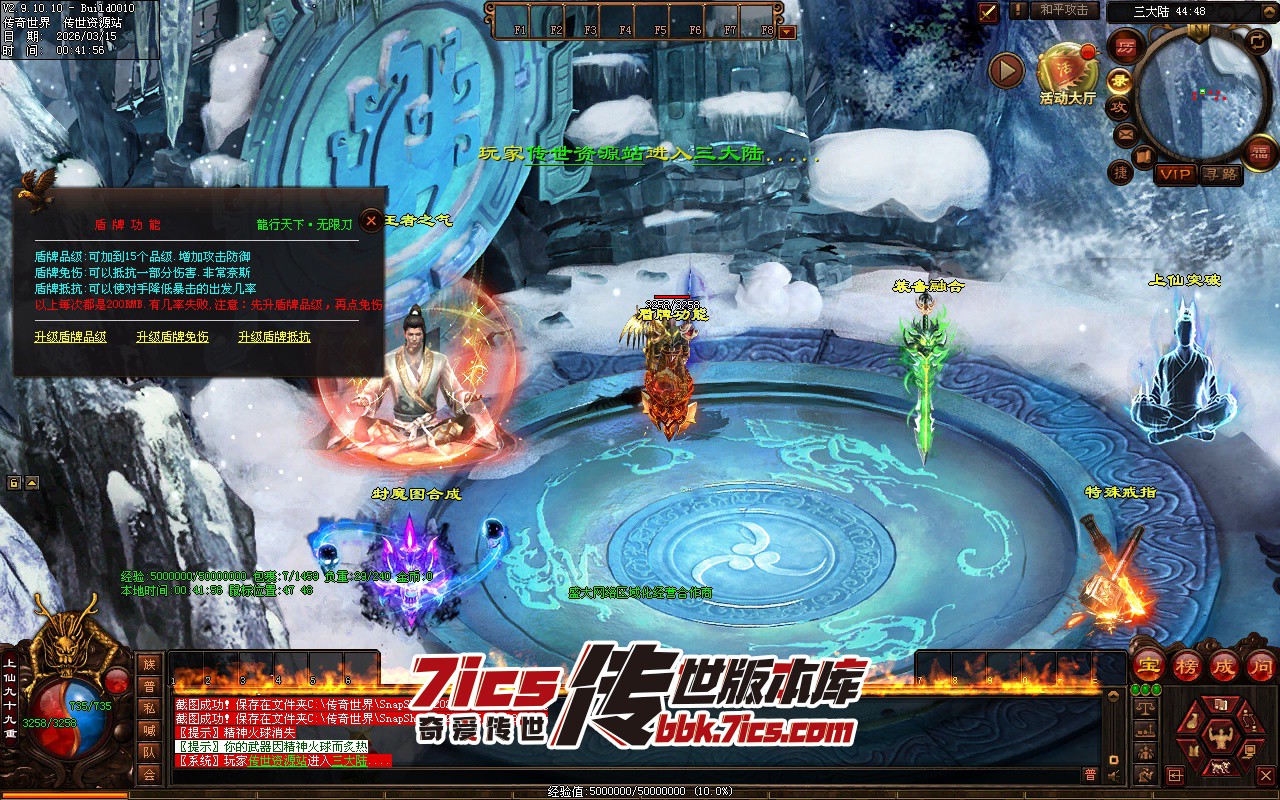
Task: Switch chat to the 队 team channel
Action: pyautogui.click(x=149, y=751)
